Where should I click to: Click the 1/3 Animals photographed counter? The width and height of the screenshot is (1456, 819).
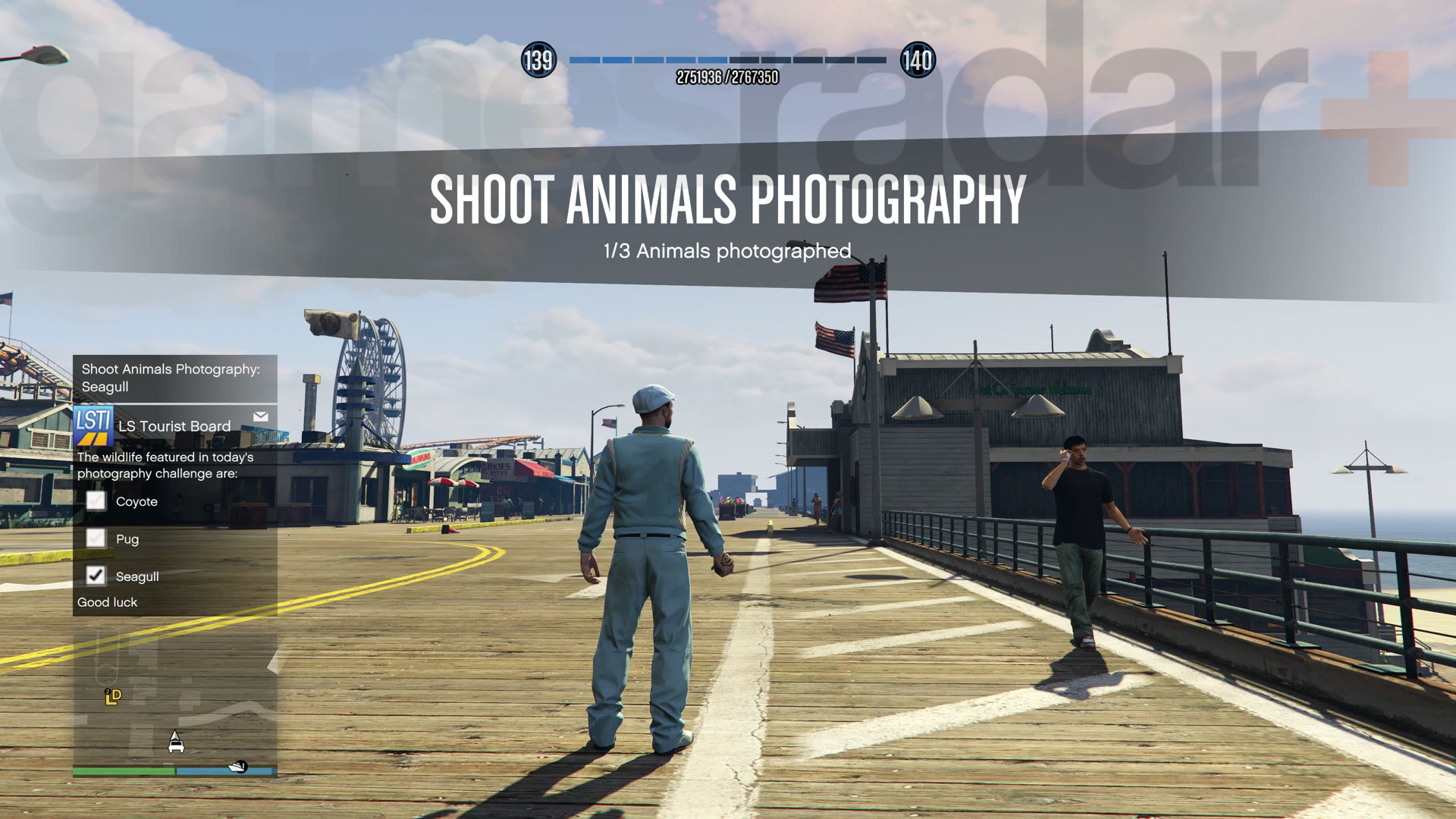coord(726,249)
